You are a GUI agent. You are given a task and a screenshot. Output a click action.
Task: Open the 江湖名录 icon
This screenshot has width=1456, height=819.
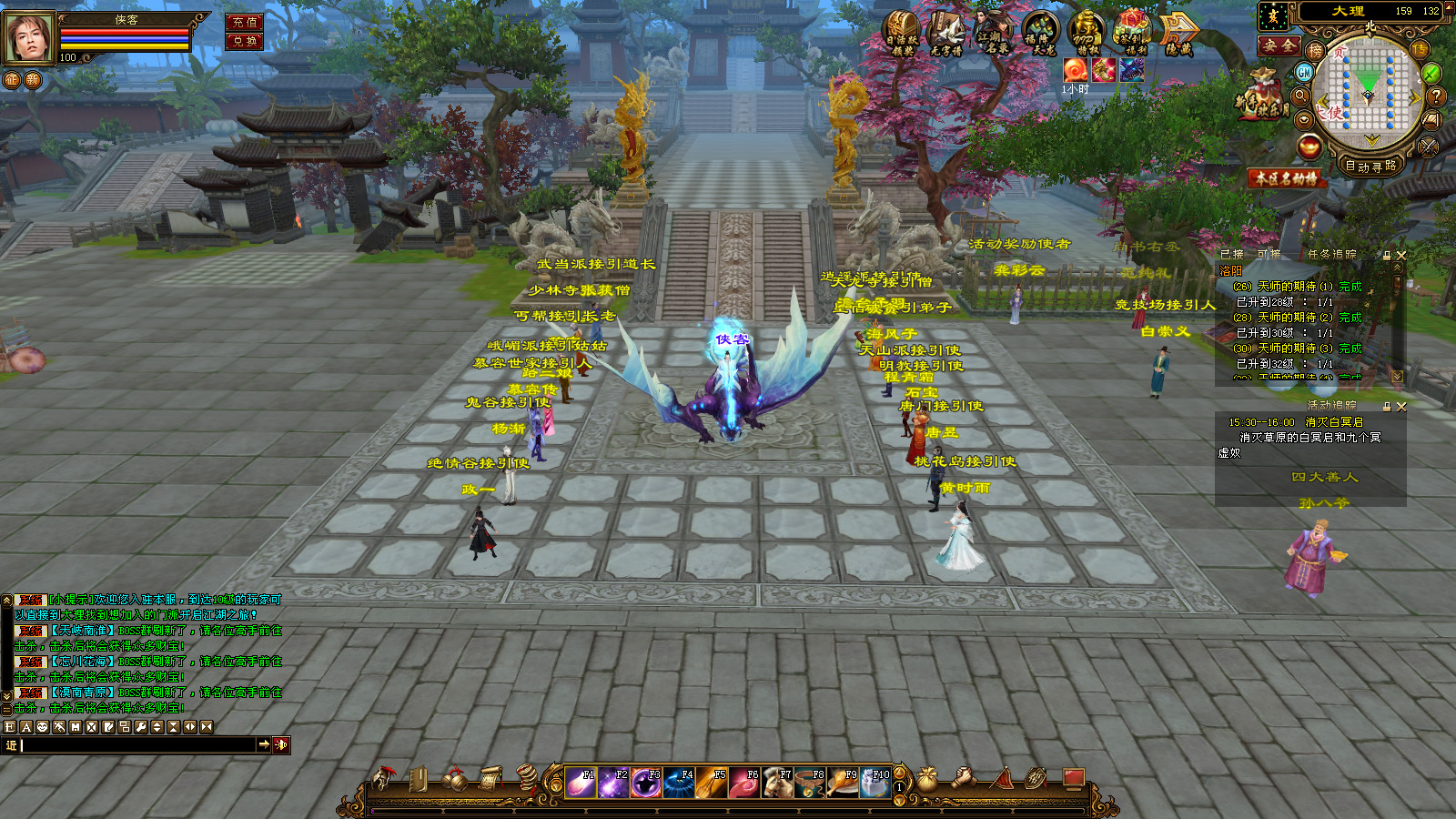pyautogui.click(x=993, y=33)
